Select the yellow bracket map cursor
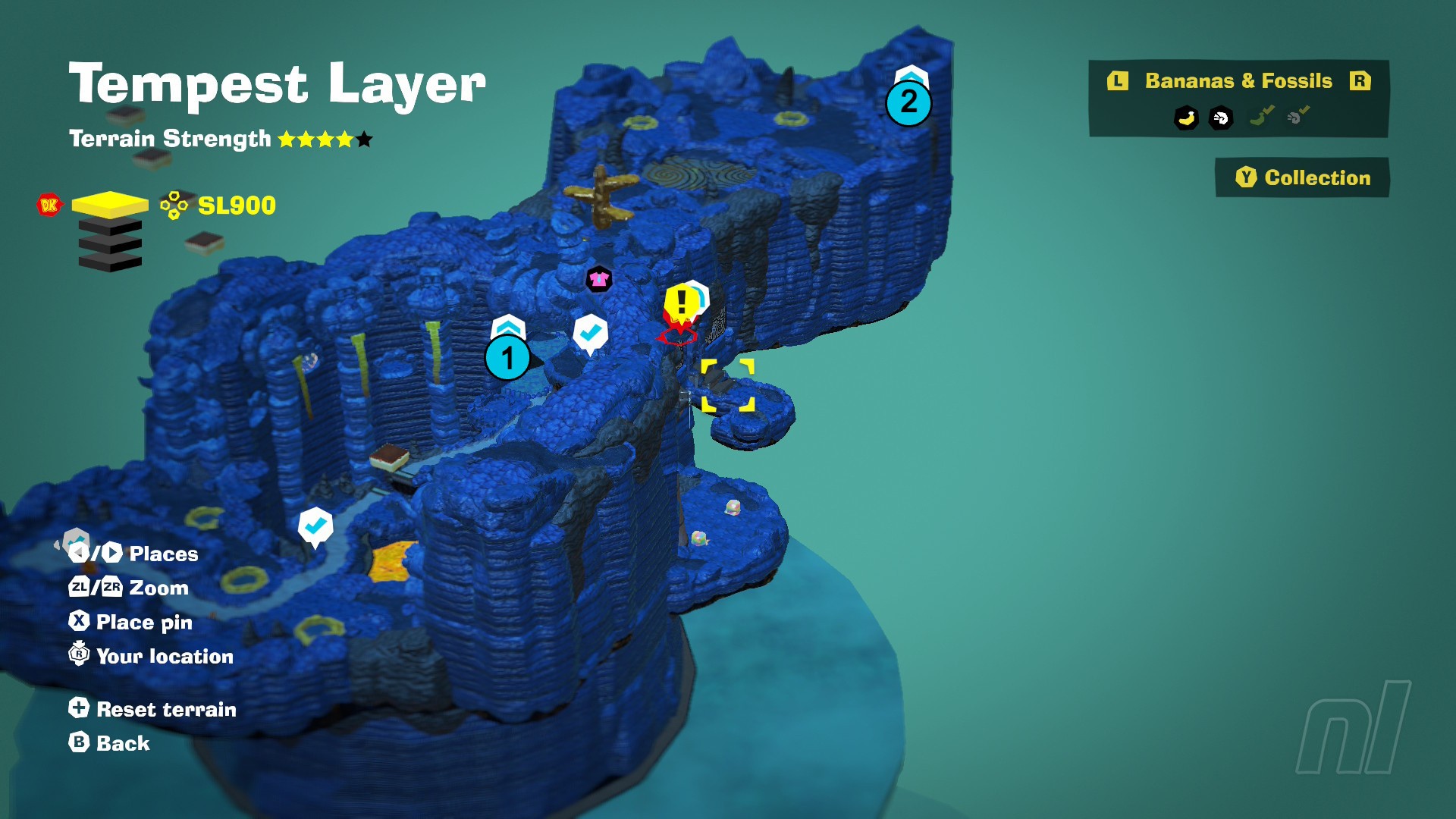Viewport: 1456px width, 819px height. pos(727,386)
